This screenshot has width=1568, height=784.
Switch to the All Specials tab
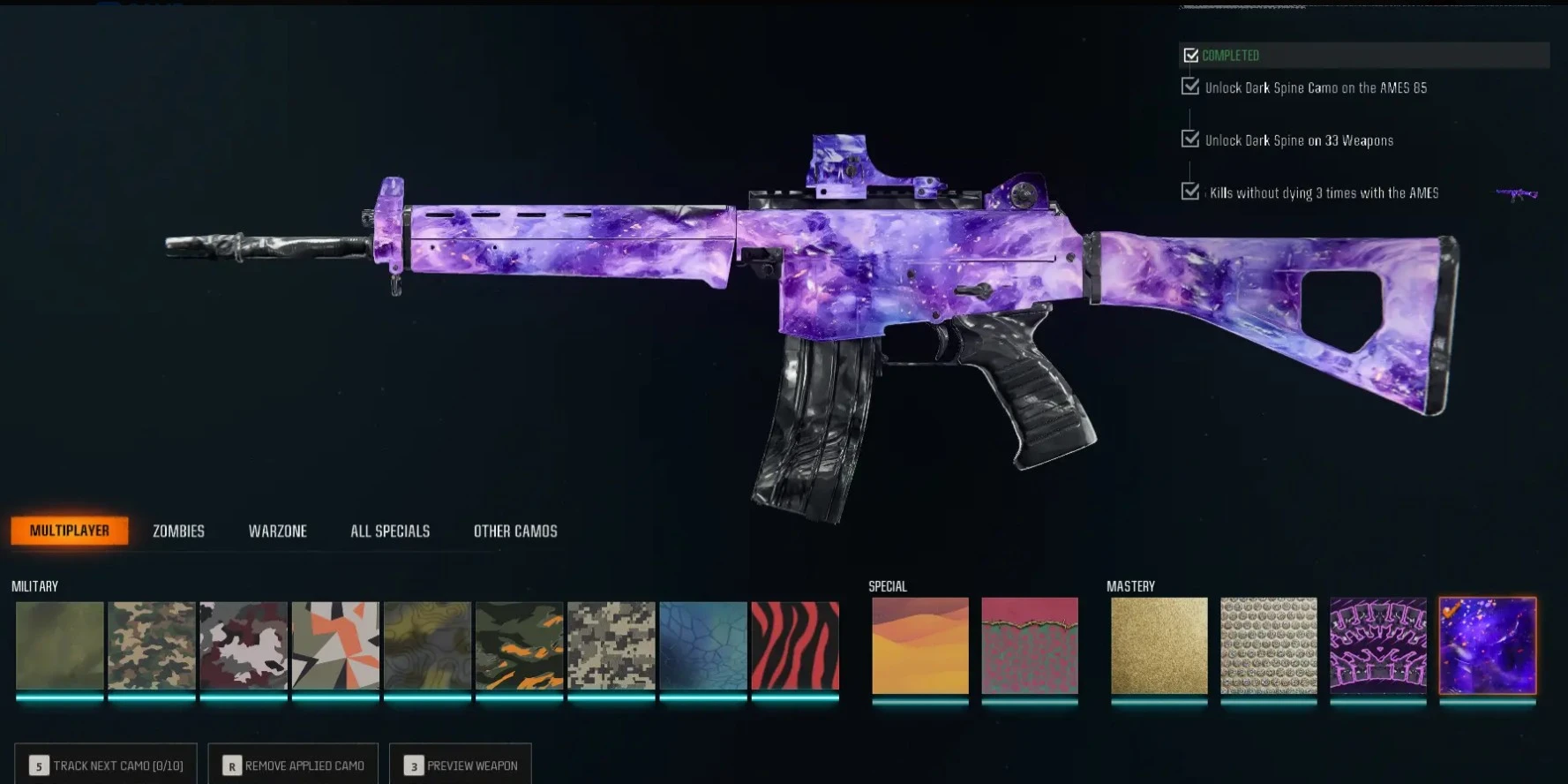click(x=389, y=531)
